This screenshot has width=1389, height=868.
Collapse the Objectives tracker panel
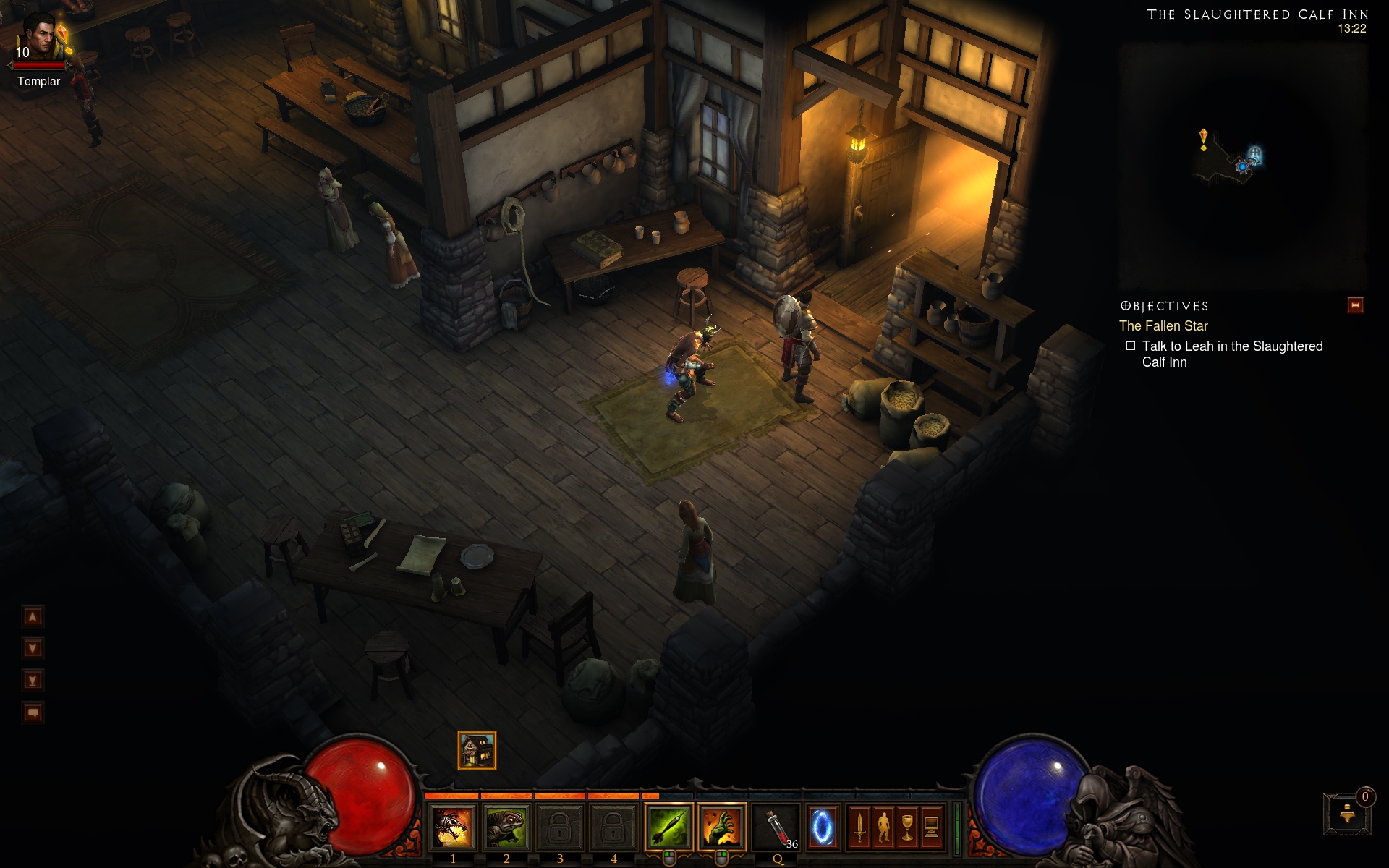pos(1355,305)
